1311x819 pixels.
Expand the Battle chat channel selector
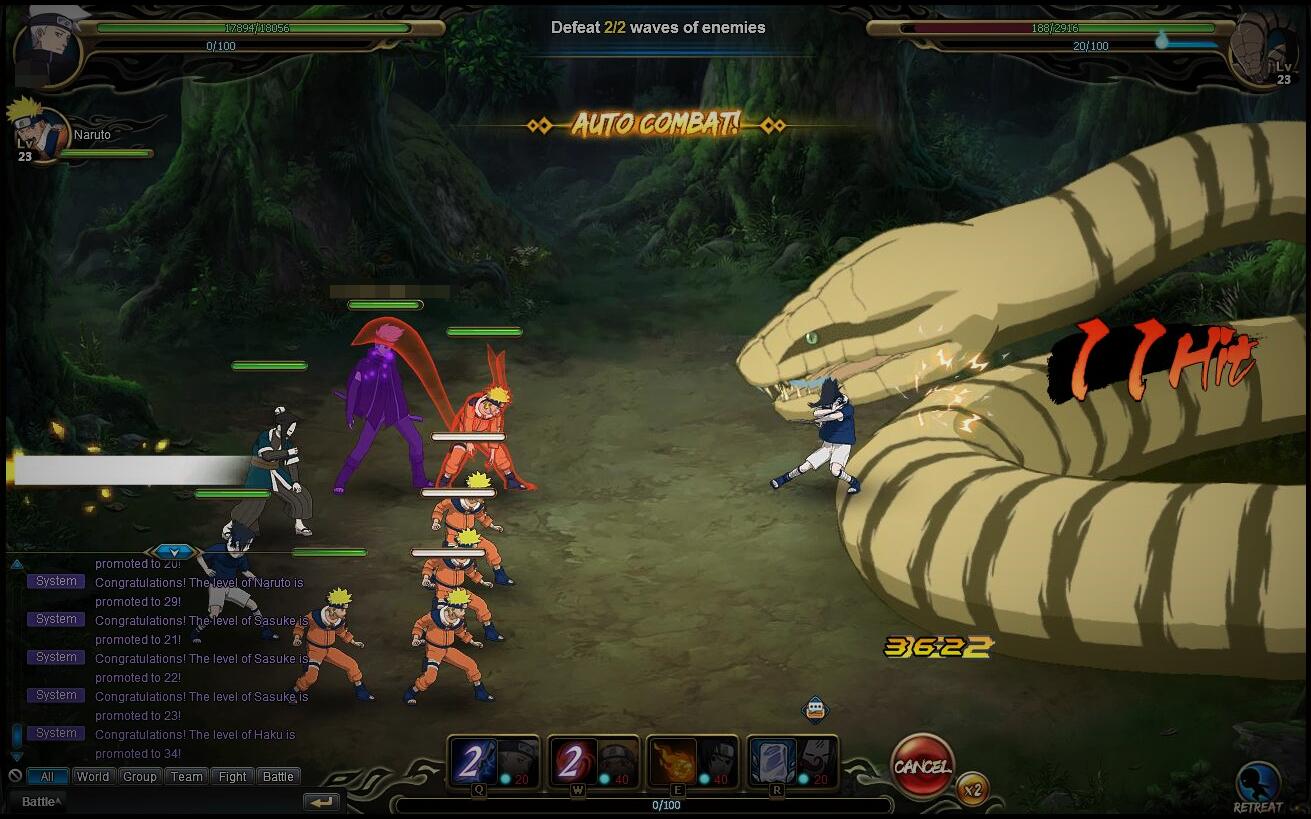[40, 800]
